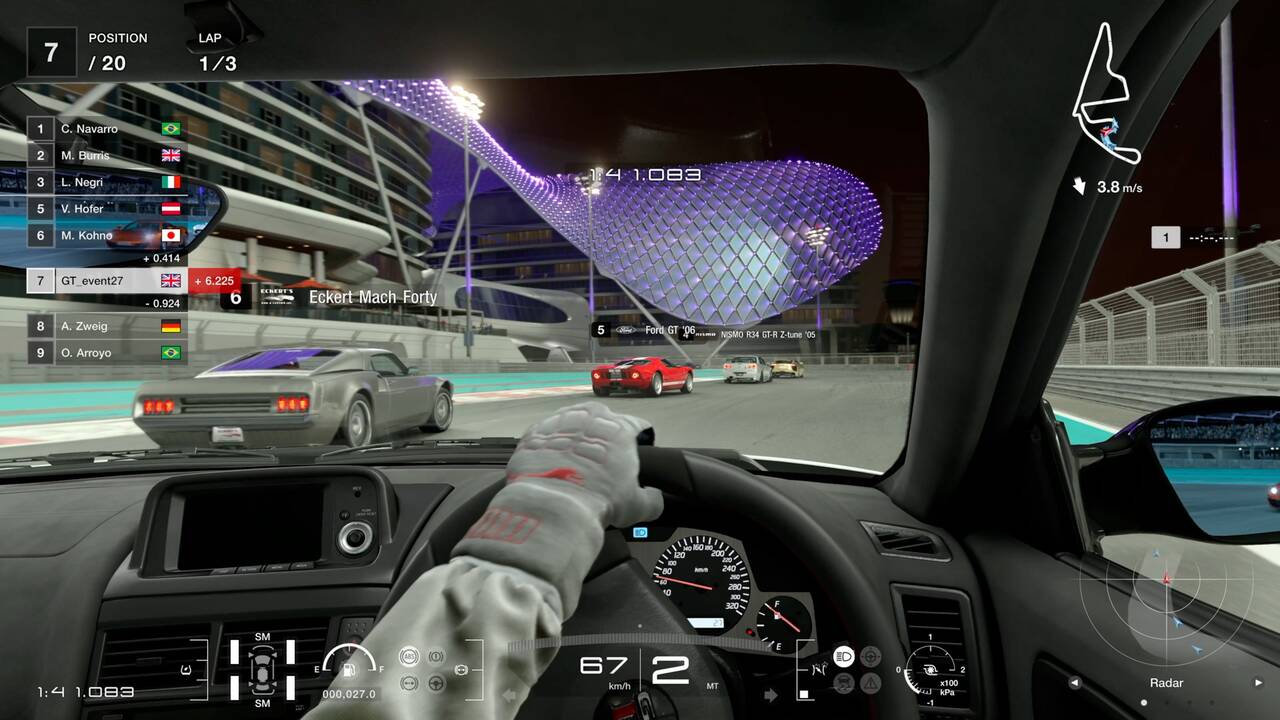This screenshot has height=720, width=1280.
Task: Click the Eckert Mach Forty name tag
Action: pyautogui.click(x=348, y=297)
